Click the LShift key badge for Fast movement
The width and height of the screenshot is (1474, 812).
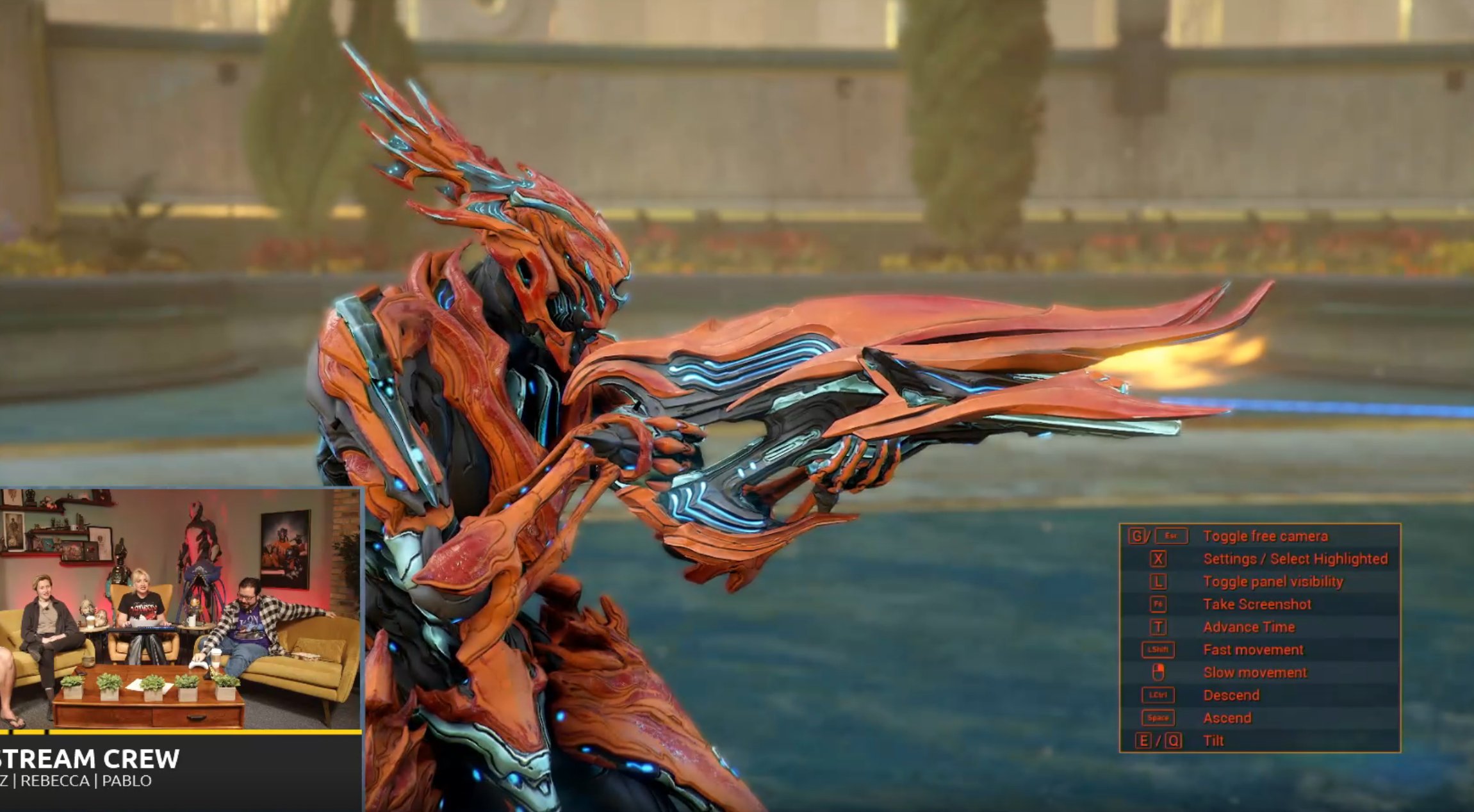[x=1158, y=649]
